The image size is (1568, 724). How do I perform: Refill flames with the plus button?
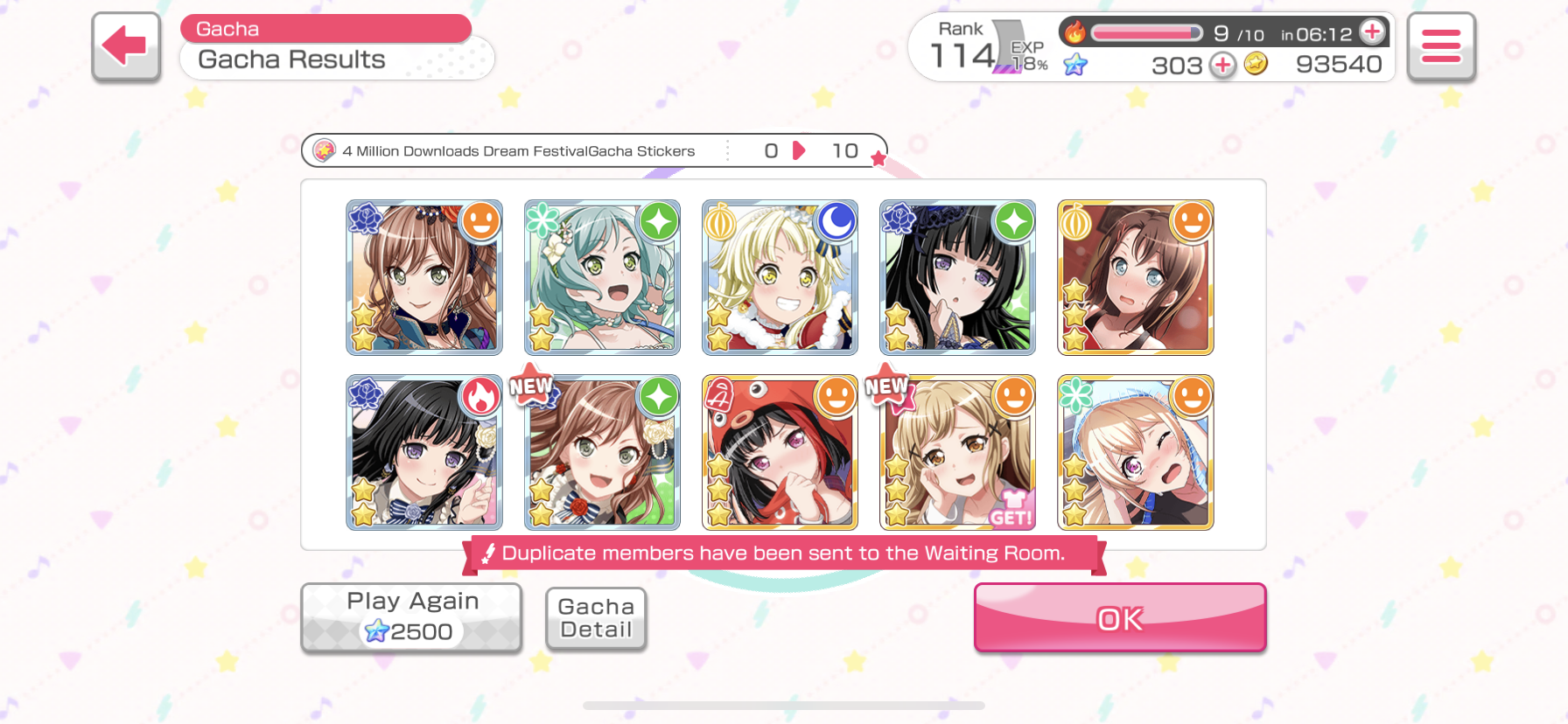1372,32
